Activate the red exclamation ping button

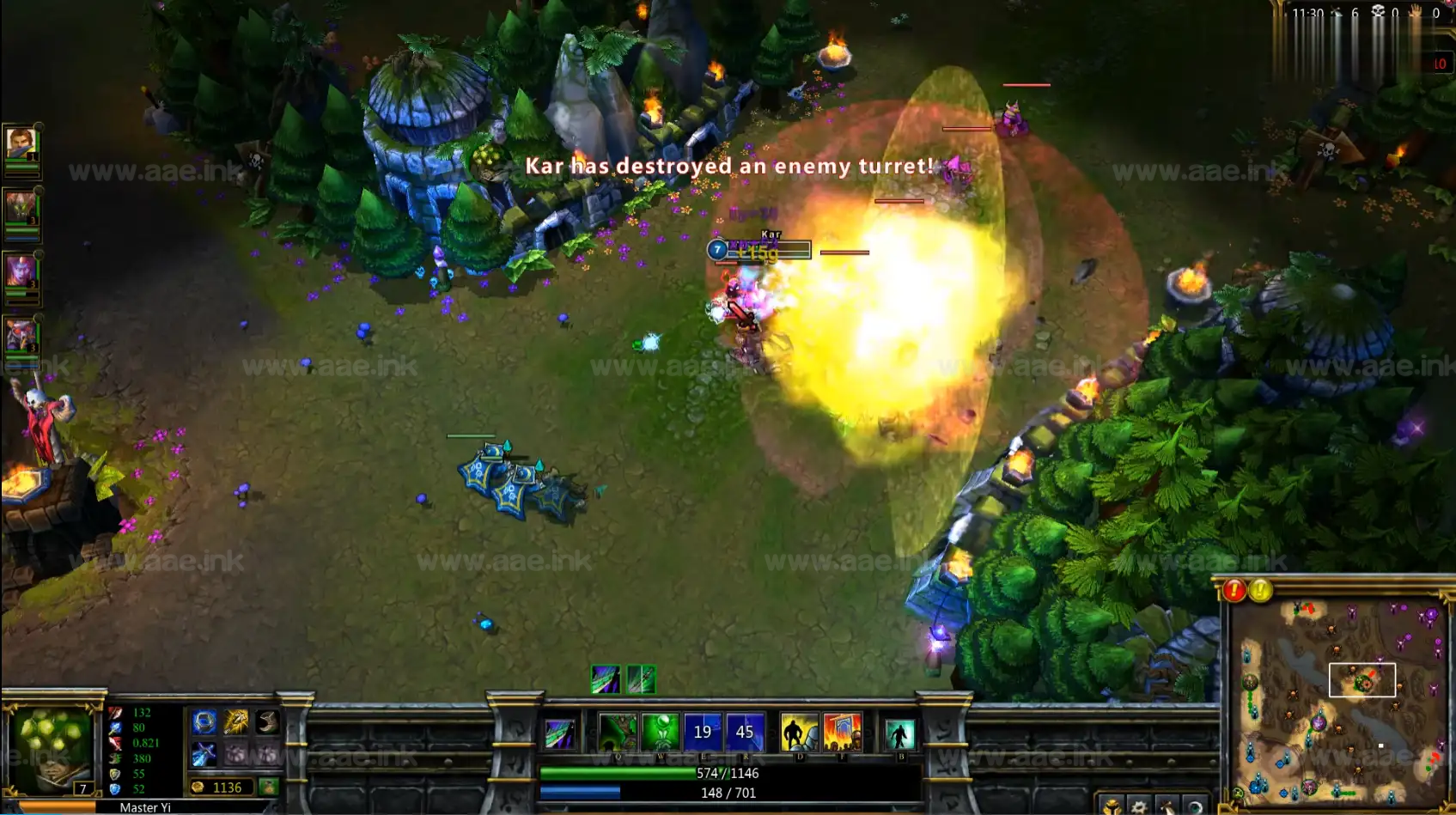(x=1234, y=591)
